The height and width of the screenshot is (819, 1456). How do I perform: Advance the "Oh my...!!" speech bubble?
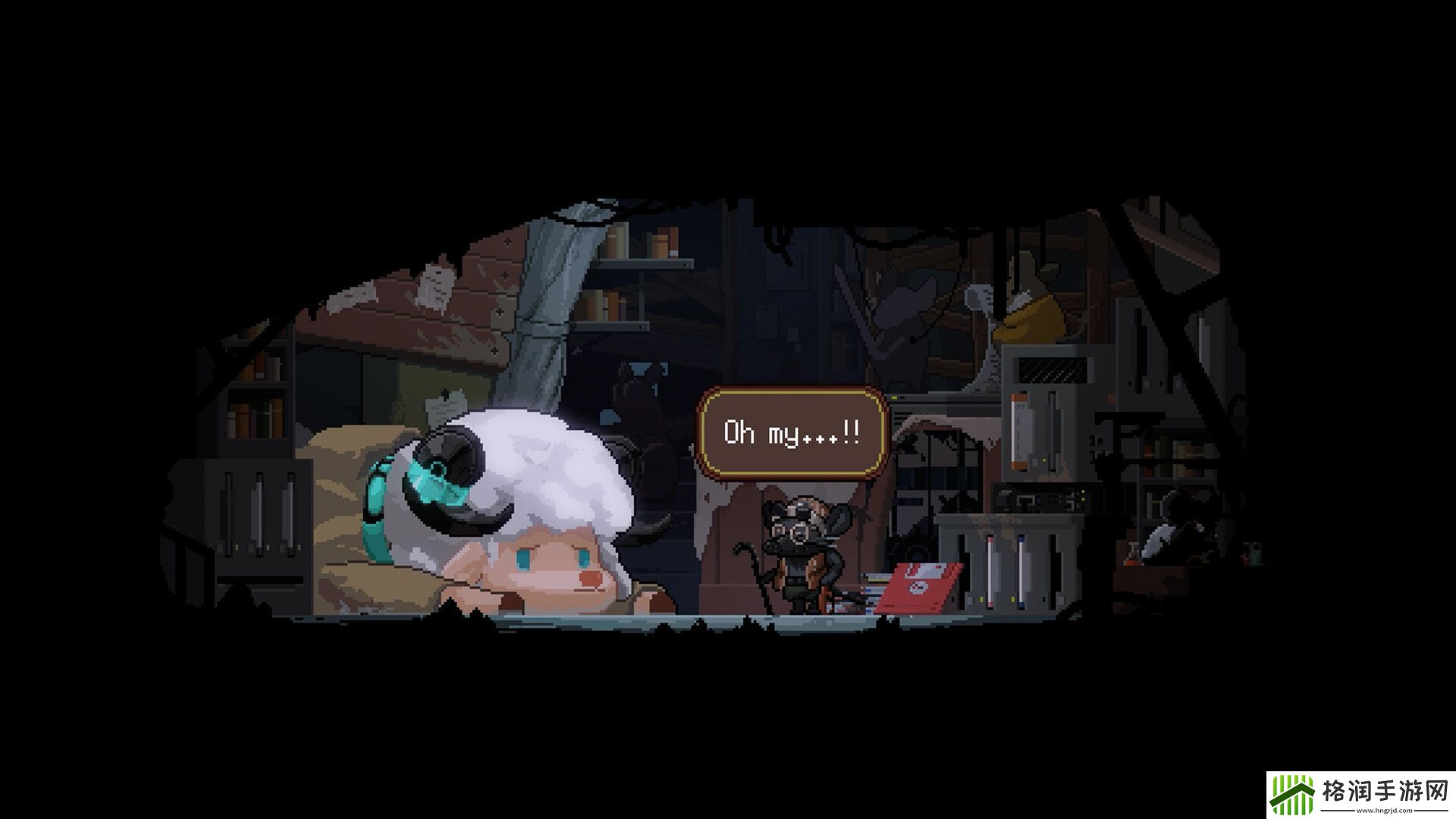(x=792, y=433)
